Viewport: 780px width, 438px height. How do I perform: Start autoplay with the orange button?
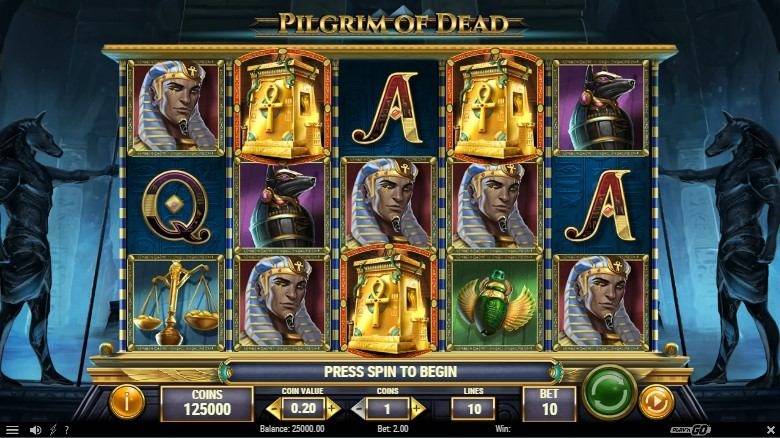(655, 402)
